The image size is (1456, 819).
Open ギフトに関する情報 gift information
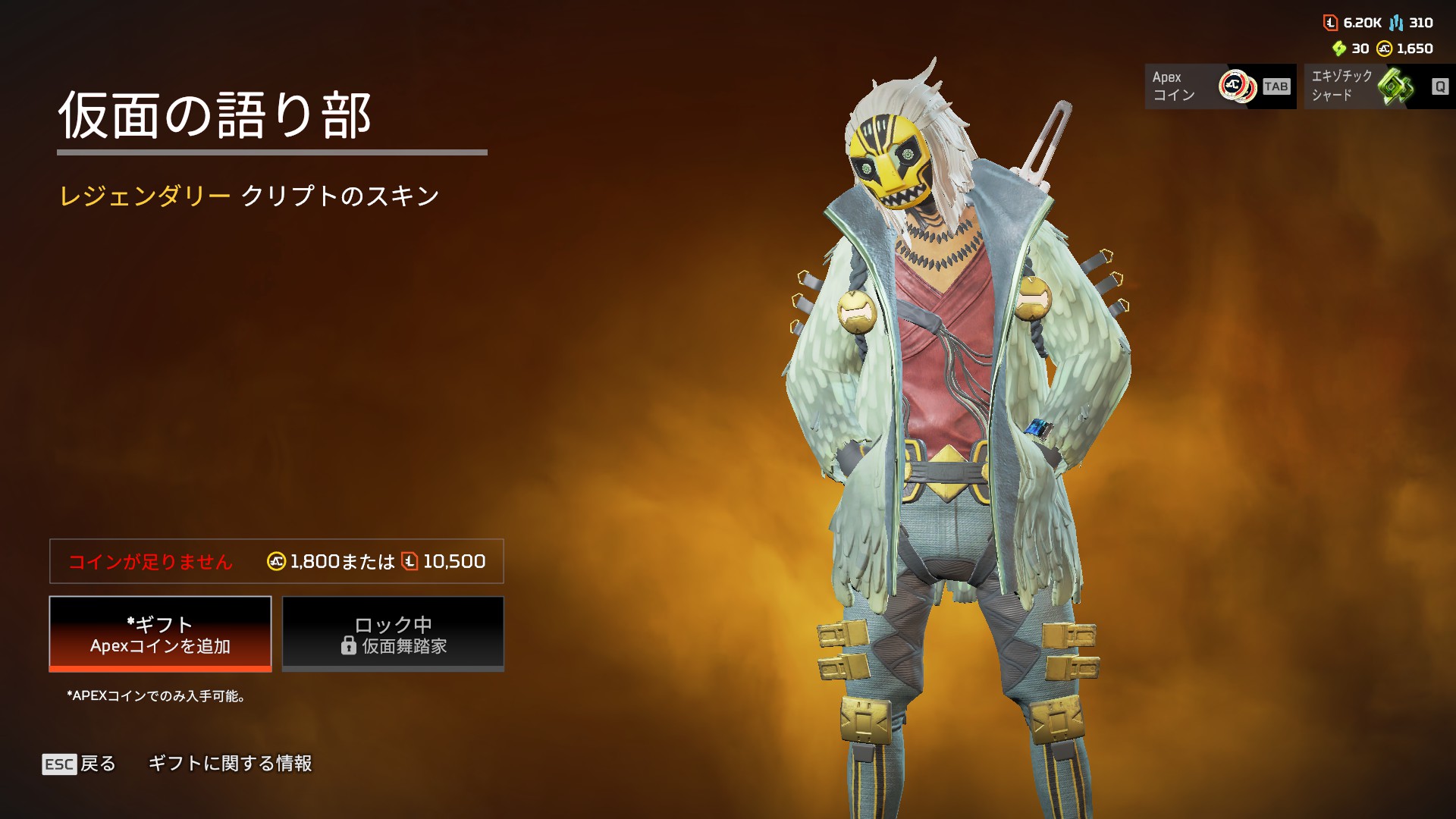coord(230,764)
